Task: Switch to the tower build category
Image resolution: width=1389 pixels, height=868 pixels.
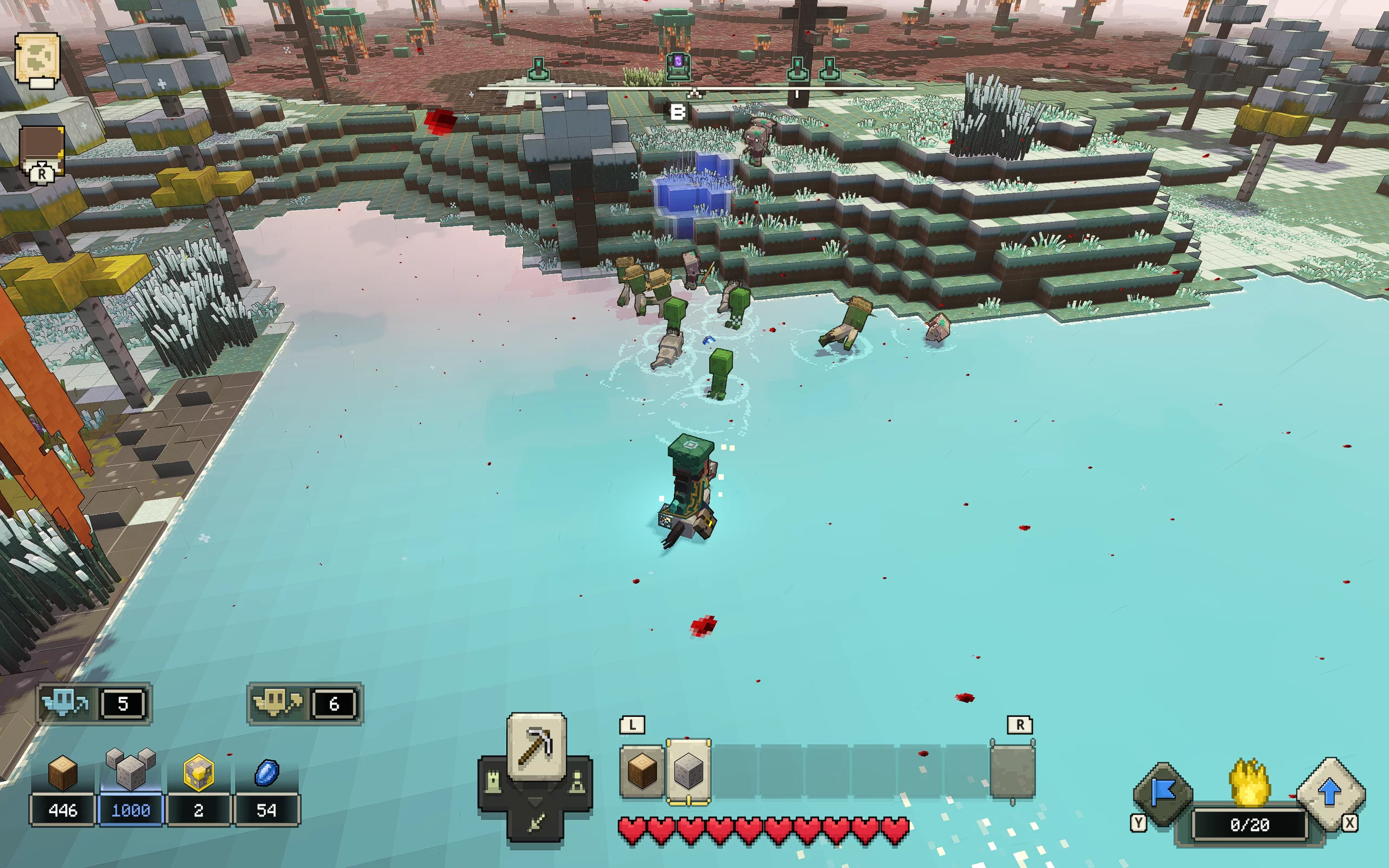Action: (x=493, y=783)
